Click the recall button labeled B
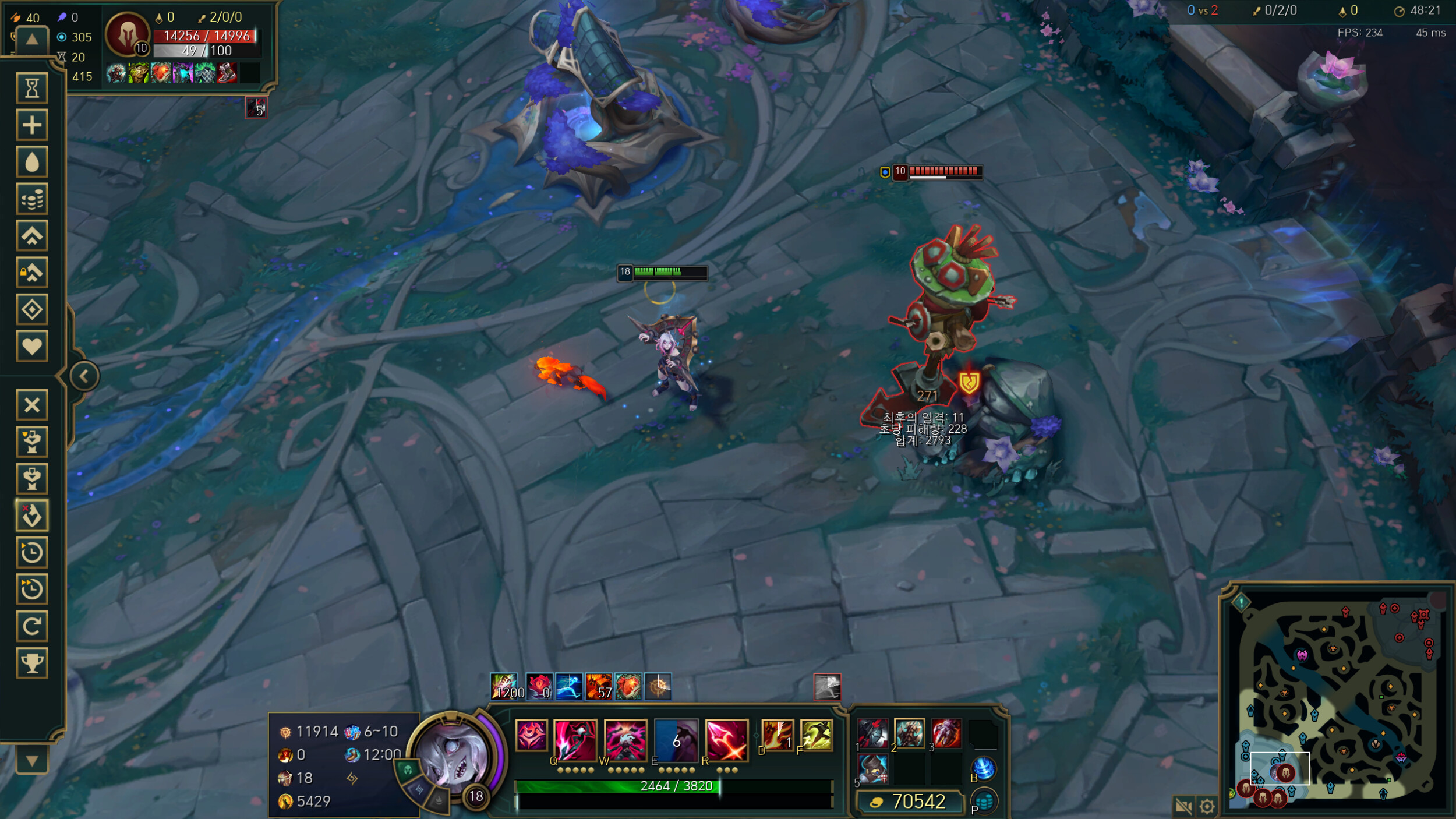1456x819 pixels. coord(983,768)
